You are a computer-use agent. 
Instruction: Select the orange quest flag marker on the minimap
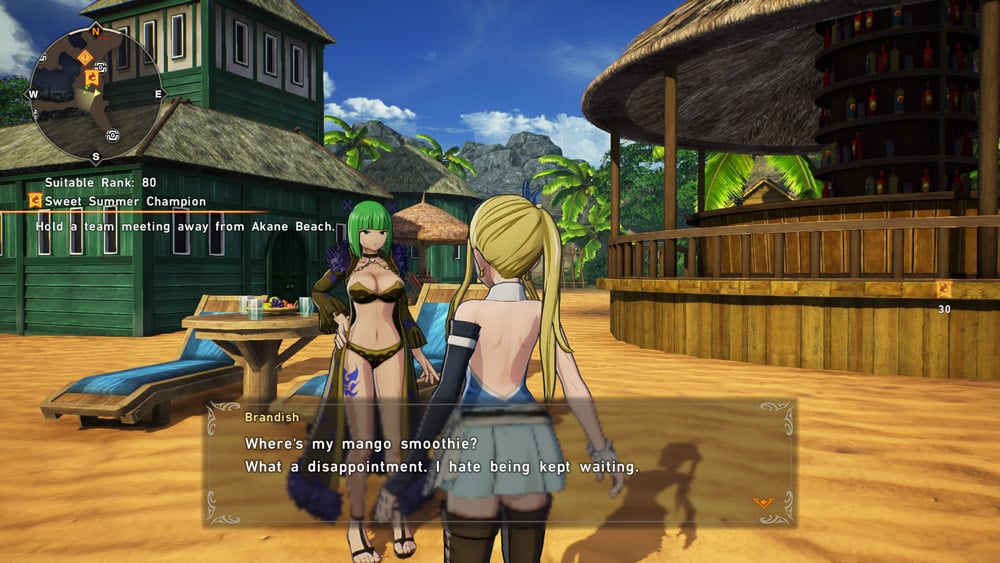[92, 77]
